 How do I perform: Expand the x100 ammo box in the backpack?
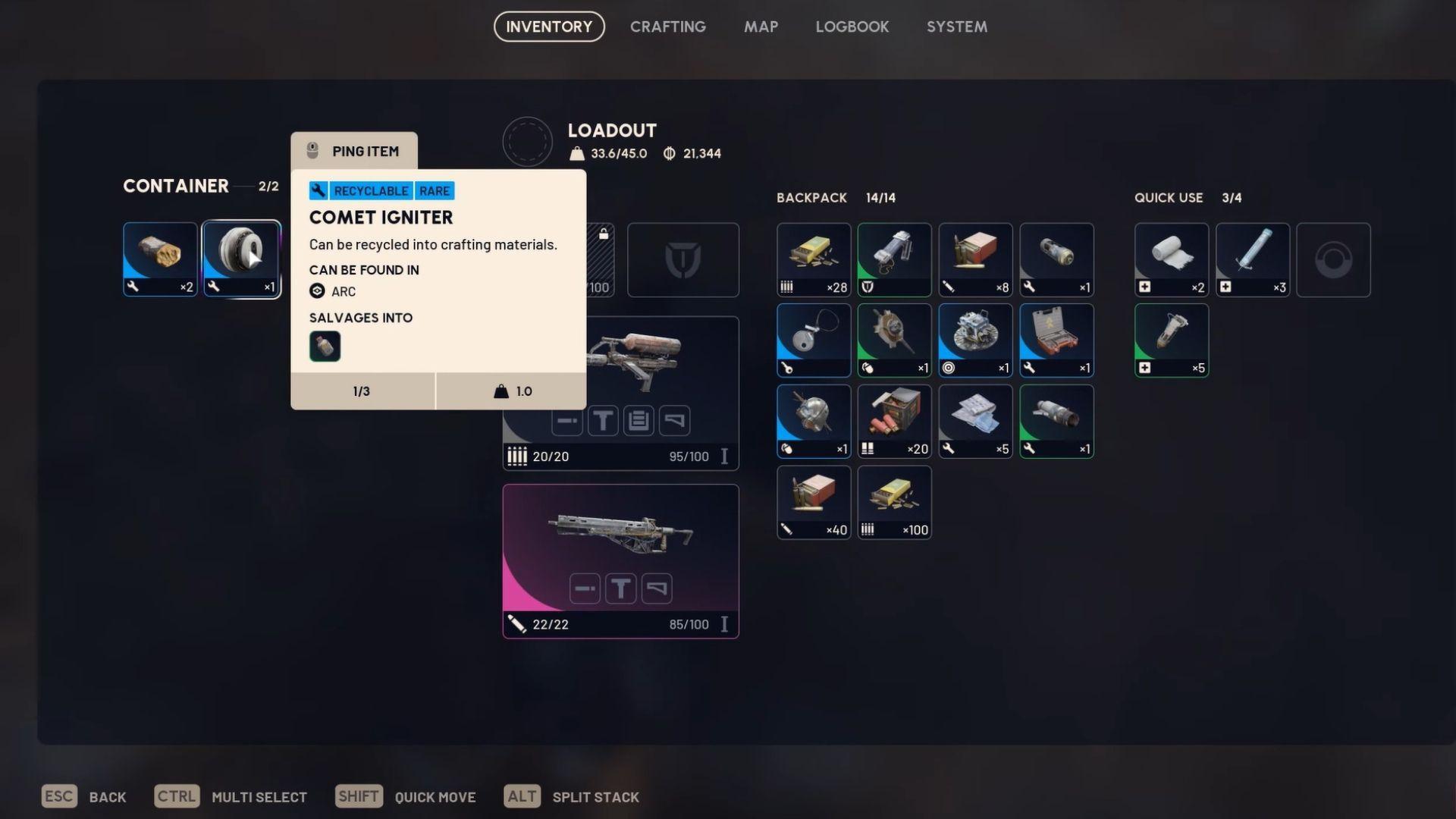coord(894,502)
